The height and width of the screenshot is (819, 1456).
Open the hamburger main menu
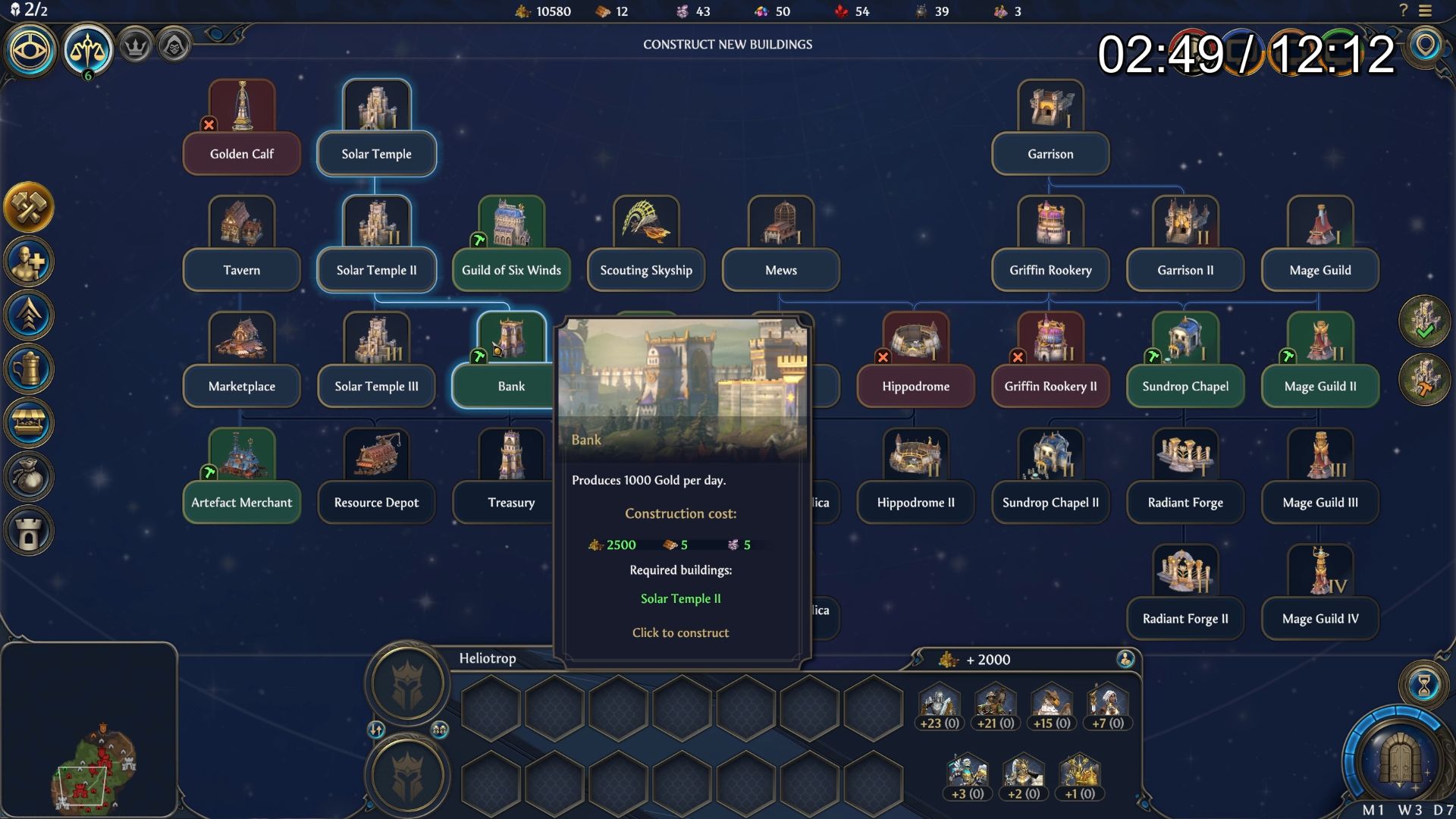(1426, 11)
